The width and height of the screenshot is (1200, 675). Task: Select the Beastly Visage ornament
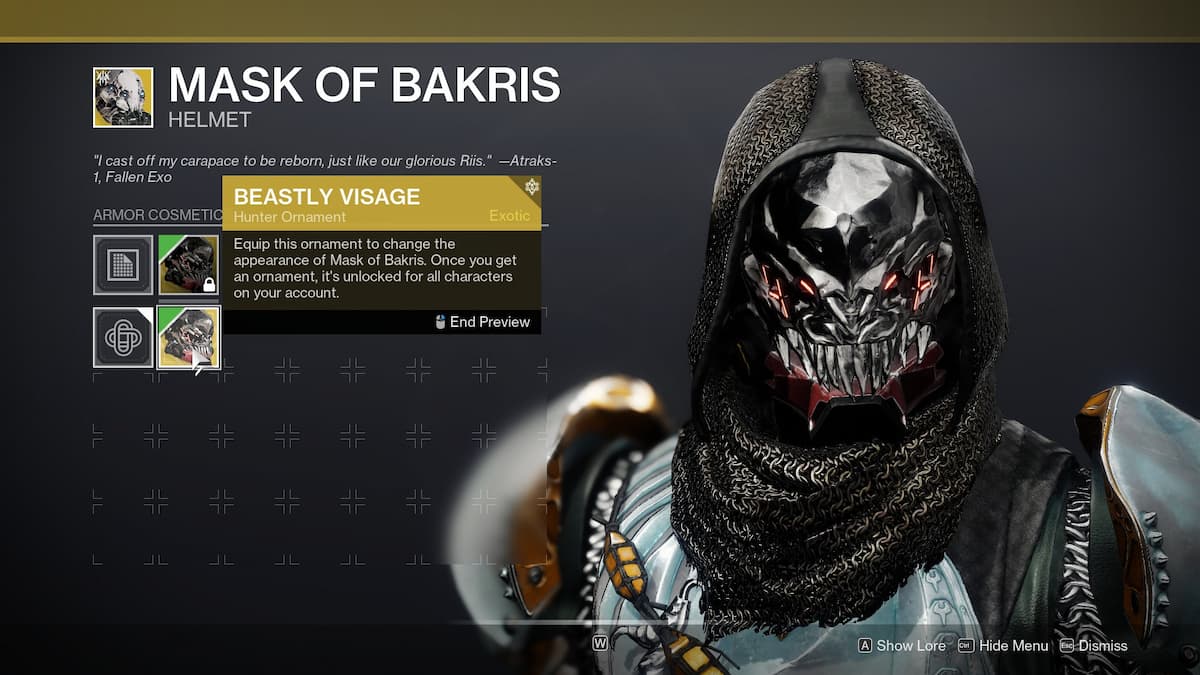pyautogui.click(x=188, y=337)
